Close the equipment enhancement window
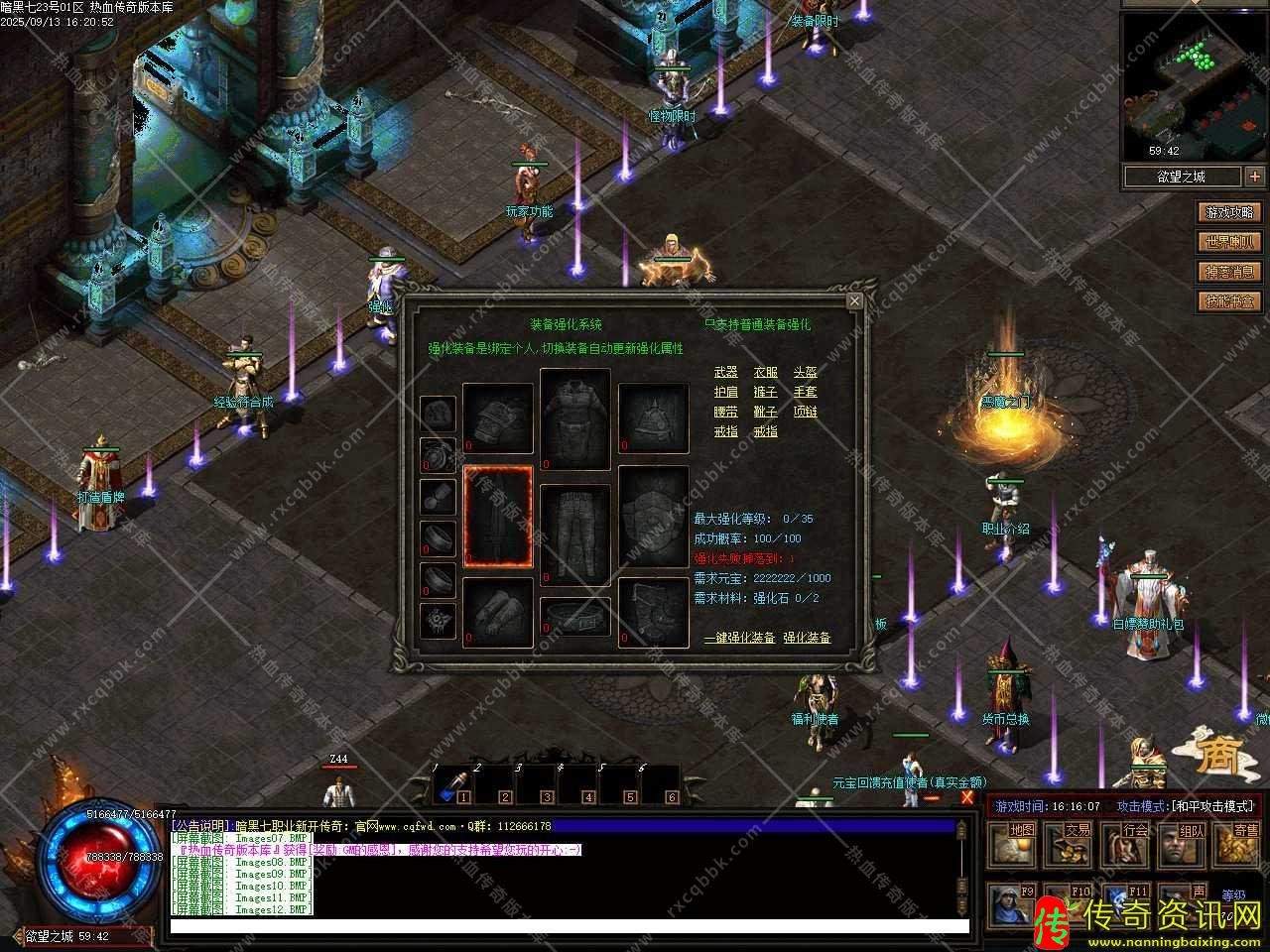 (x=855, y=300)
